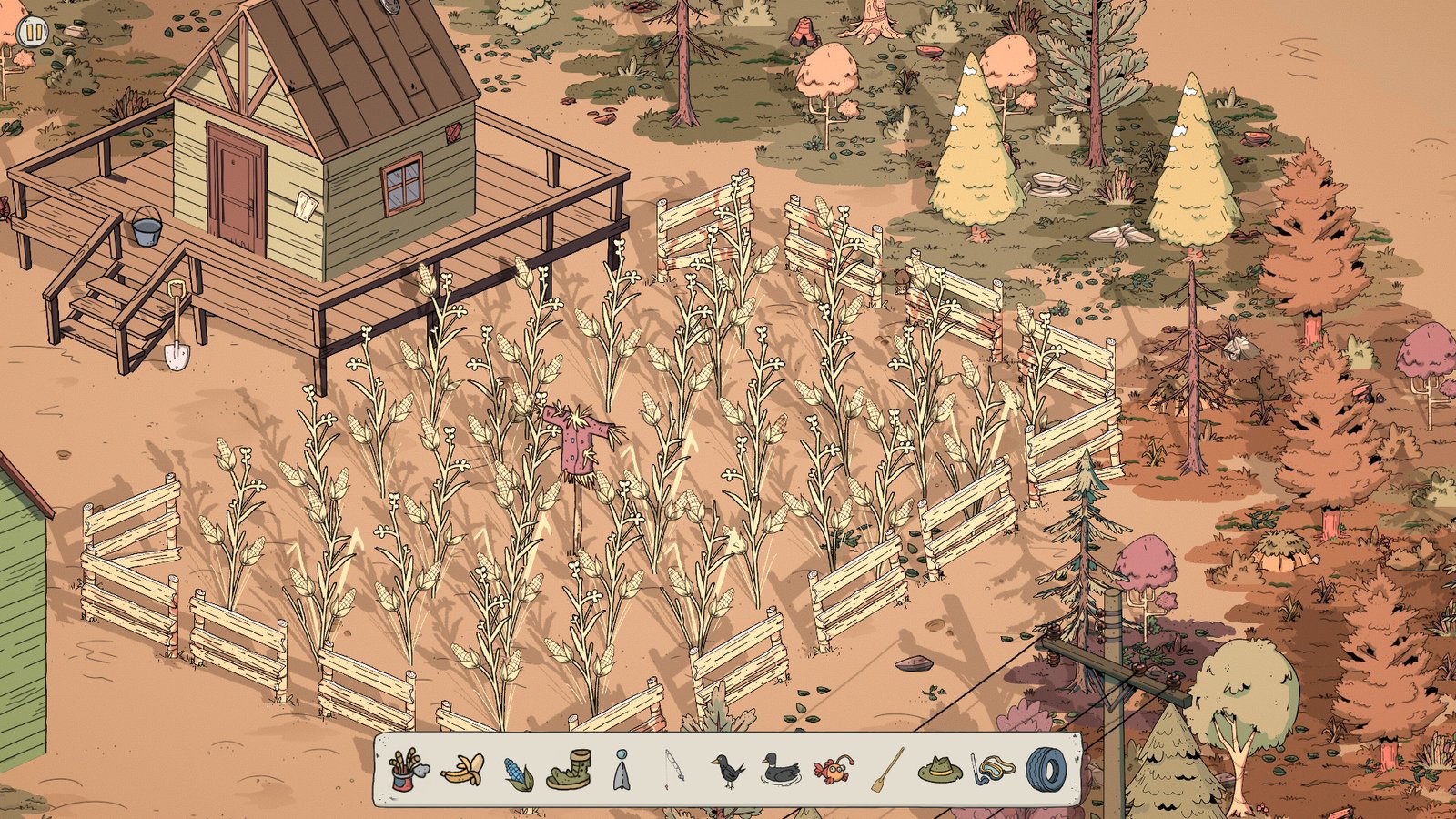1456x819 pixels.
Task: Select the orange anglerfish icon
Action: [833, 771]
